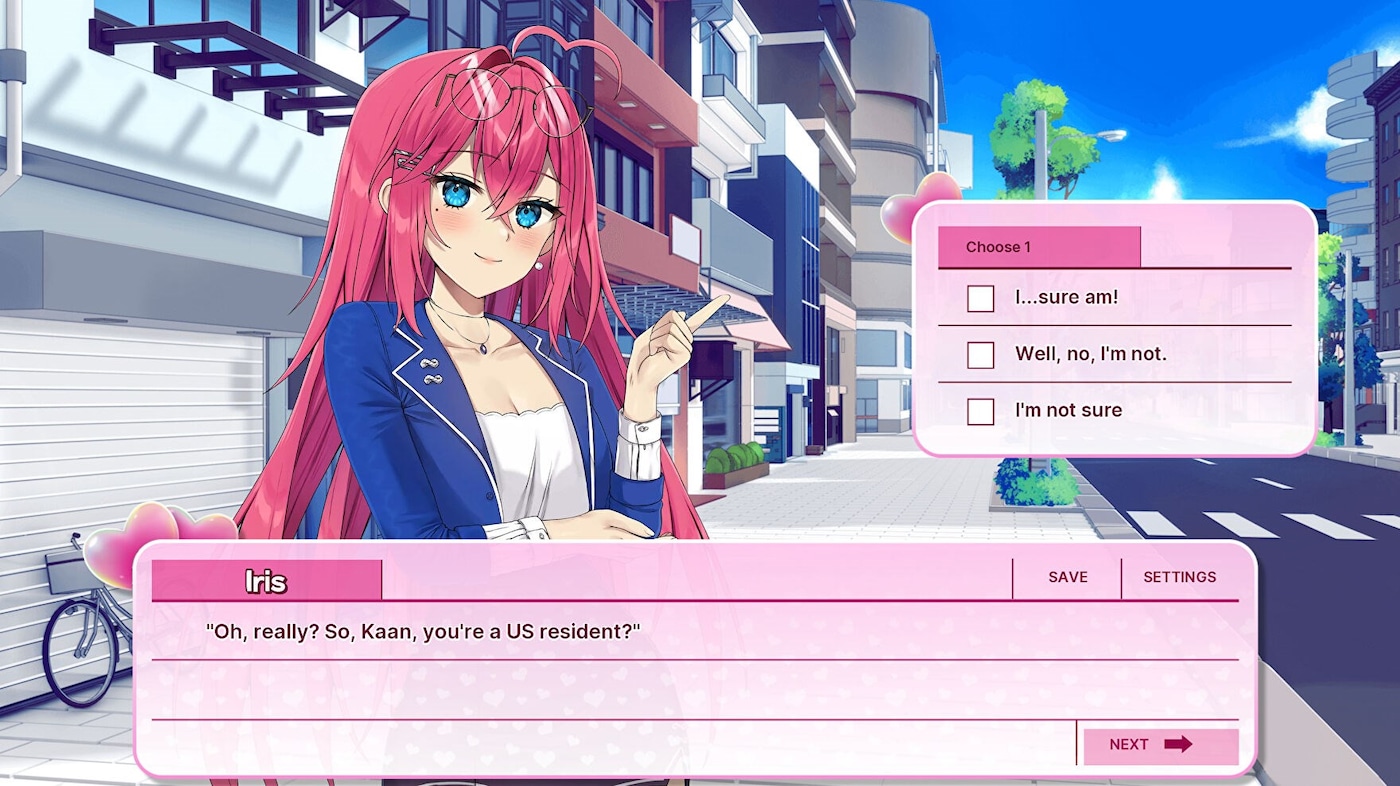Screen dimensions: 1400x786
Task: Check the "I...sure am!" option
Action: point(980,298)
